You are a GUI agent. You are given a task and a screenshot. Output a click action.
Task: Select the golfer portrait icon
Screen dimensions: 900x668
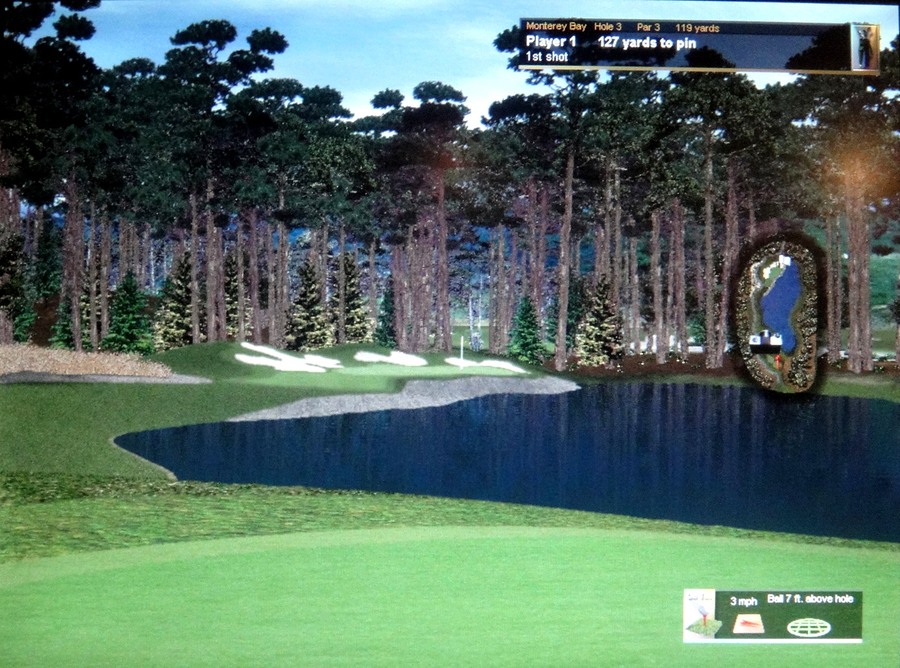[864, 46]
